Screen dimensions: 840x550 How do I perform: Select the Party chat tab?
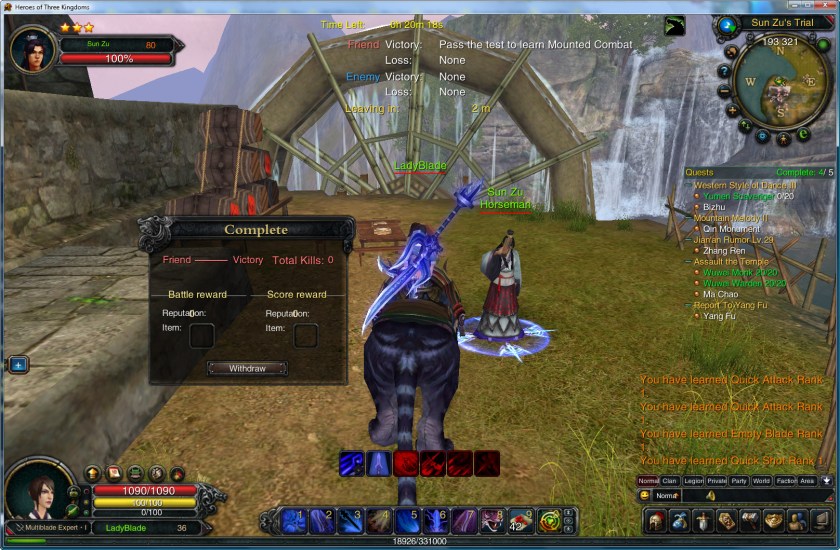point(739,481)
